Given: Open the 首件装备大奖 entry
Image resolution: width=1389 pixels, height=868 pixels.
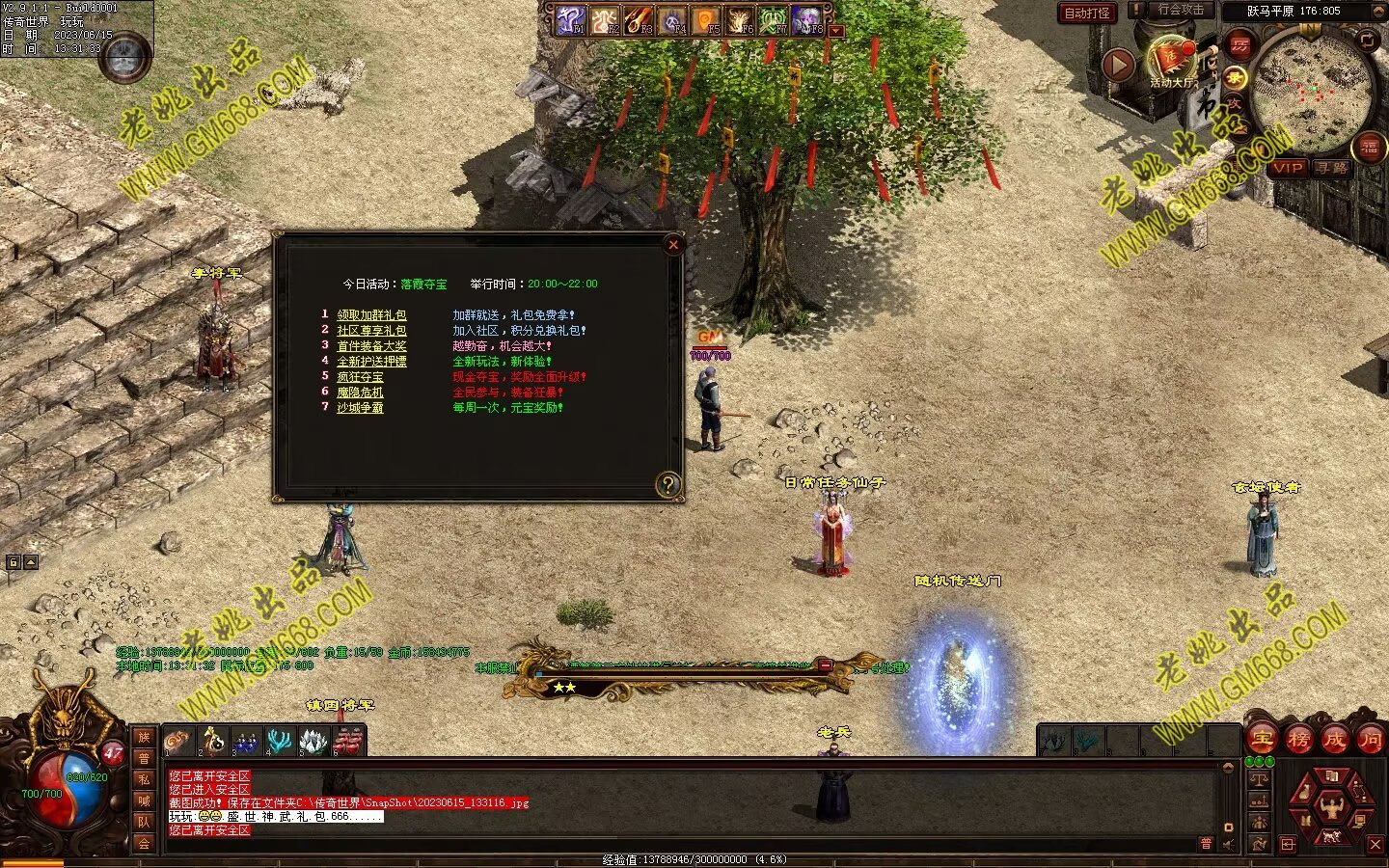Looking at the screenshot, I should pyautogui.click(x=371, y=346).
